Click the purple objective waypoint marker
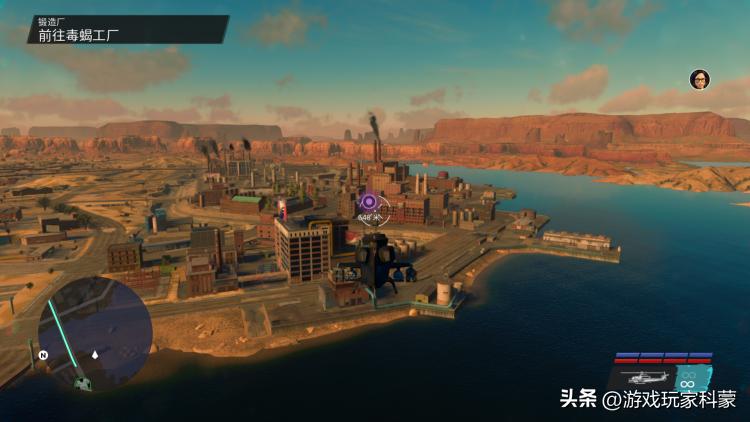750x422 pixels. point(368,202)
